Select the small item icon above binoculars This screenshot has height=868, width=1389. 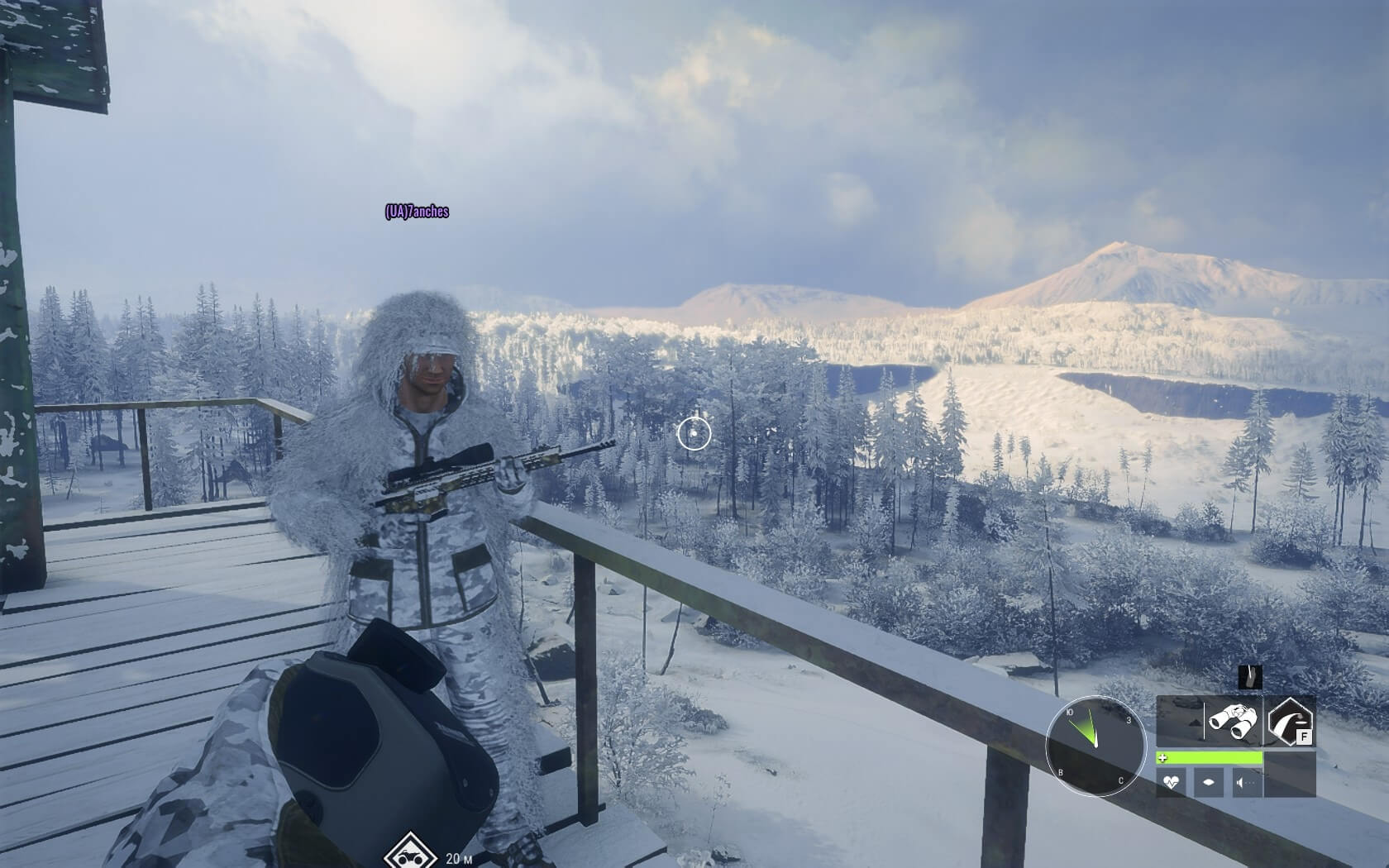point(1250,677)
